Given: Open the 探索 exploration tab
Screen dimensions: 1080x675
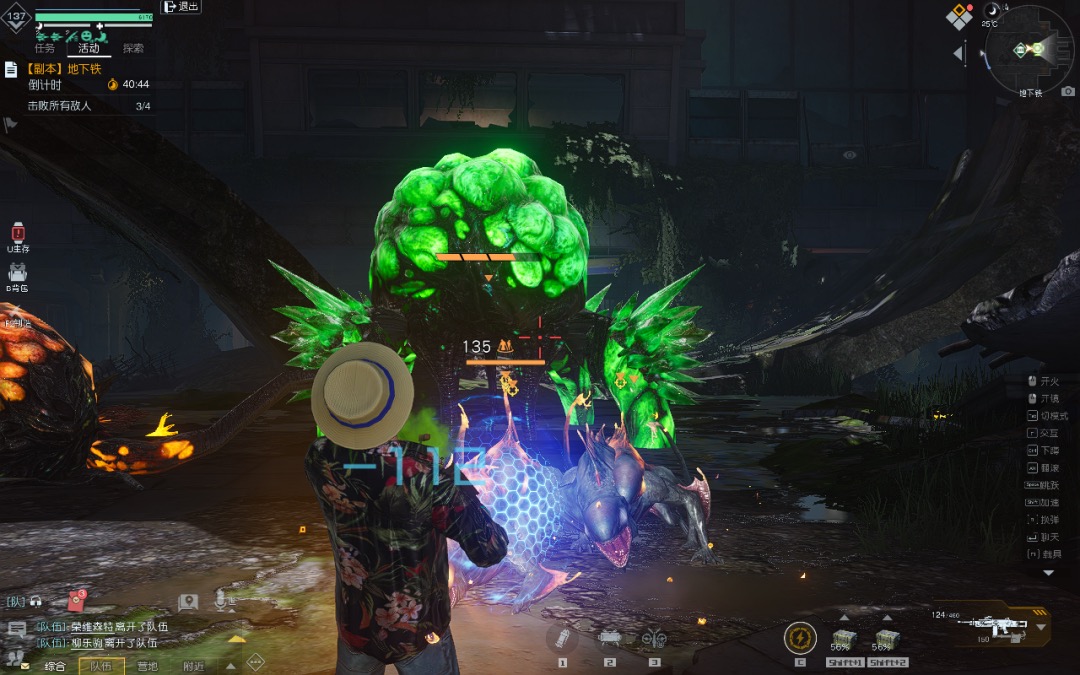Looking at the screenshot, I should pyautogui.click(x=132, y=48).
